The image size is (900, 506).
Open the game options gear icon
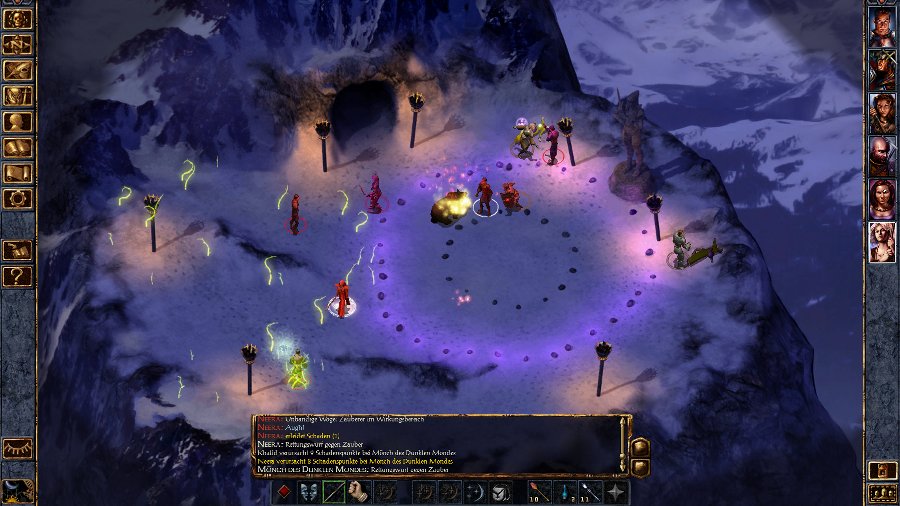click(18, 199)
